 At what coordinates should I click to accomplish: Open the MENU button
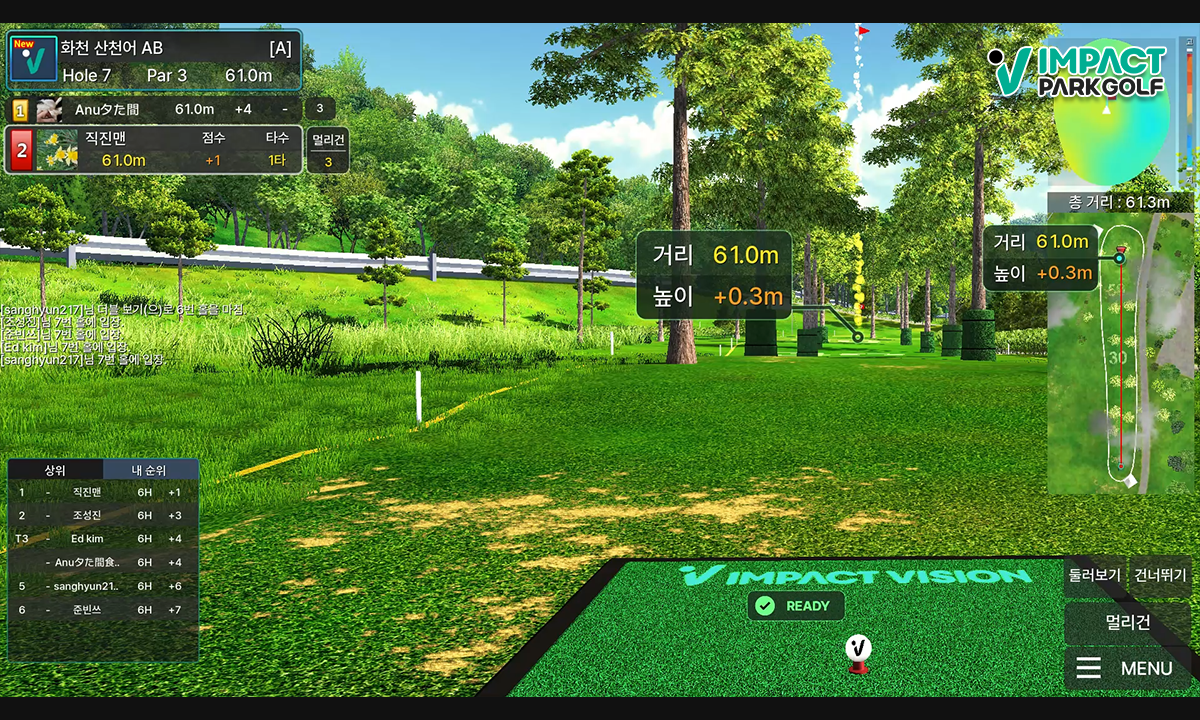[1127, 668]
